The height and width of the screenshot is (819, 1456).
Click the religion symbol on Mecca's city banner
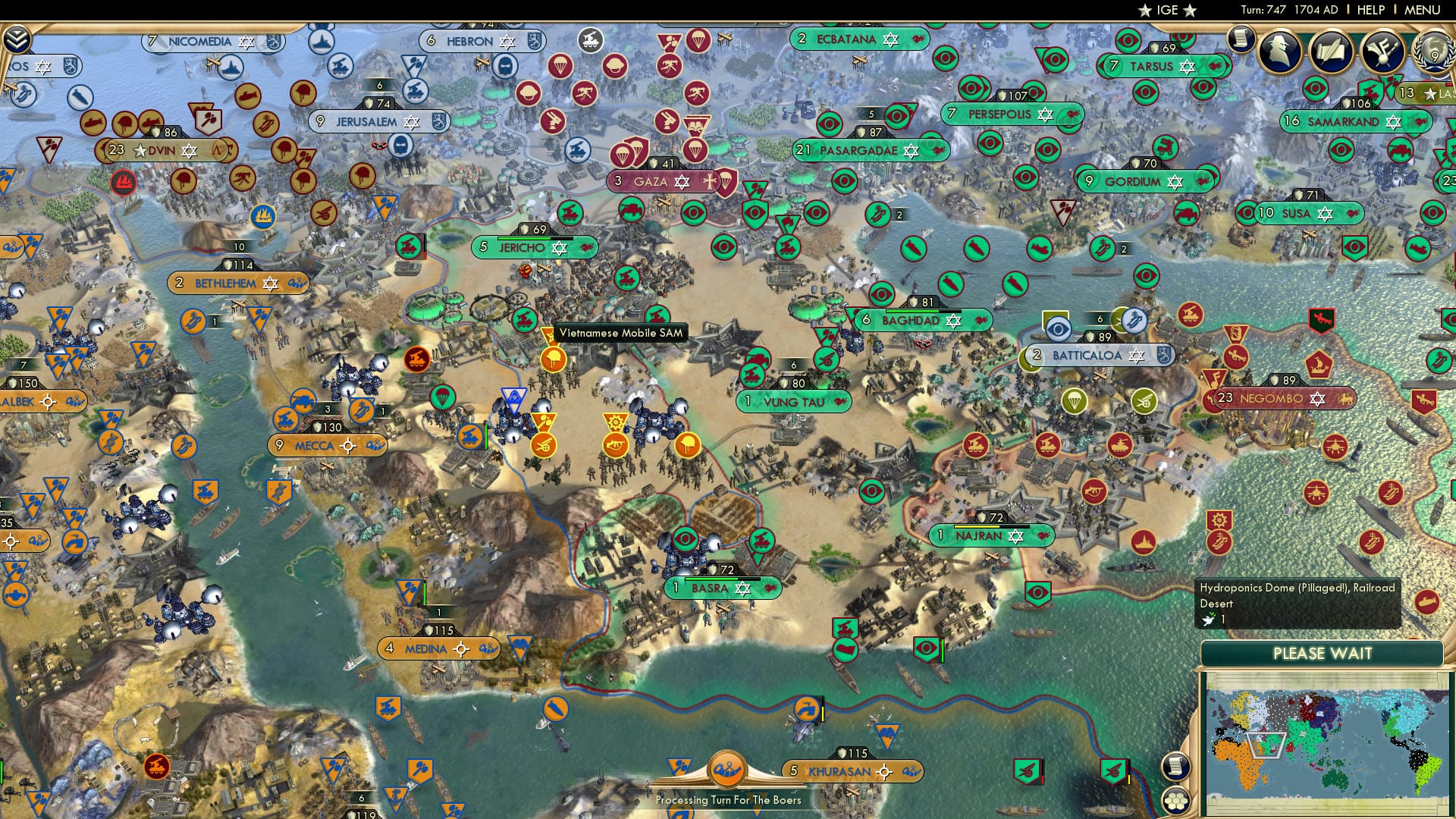click(349, 446)
